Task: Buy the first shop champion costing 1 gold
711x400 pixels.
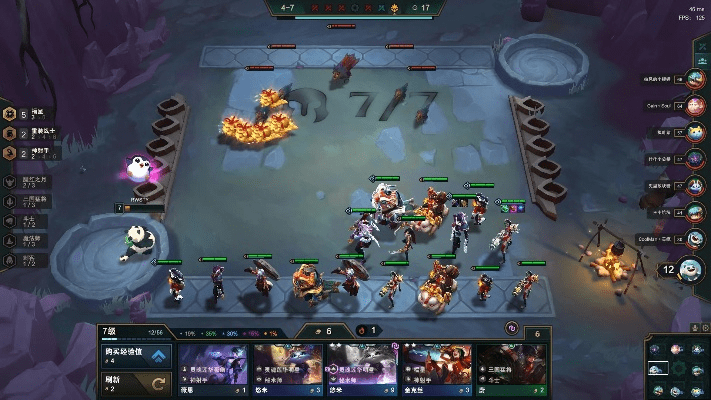Action: [213, 369]
